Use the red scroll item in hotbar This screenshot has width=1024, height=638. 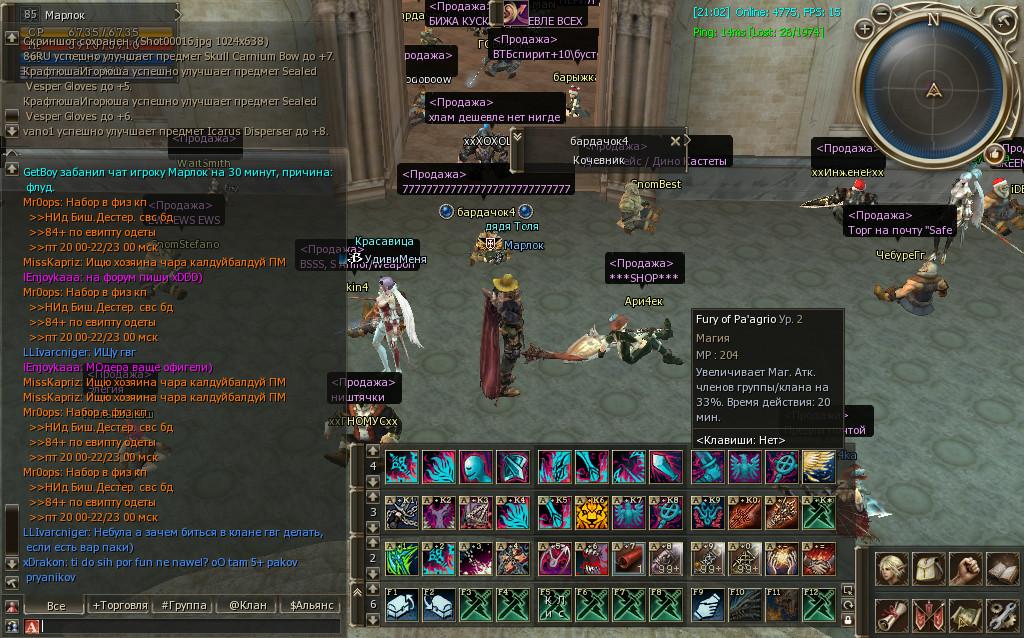(x=629, y=558)
